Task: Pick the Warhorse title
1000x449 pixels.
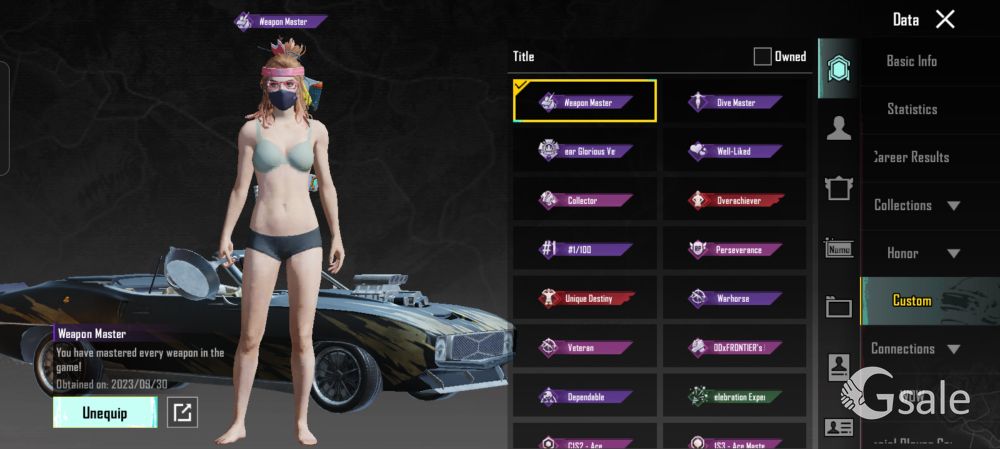Action: (735, 298)
